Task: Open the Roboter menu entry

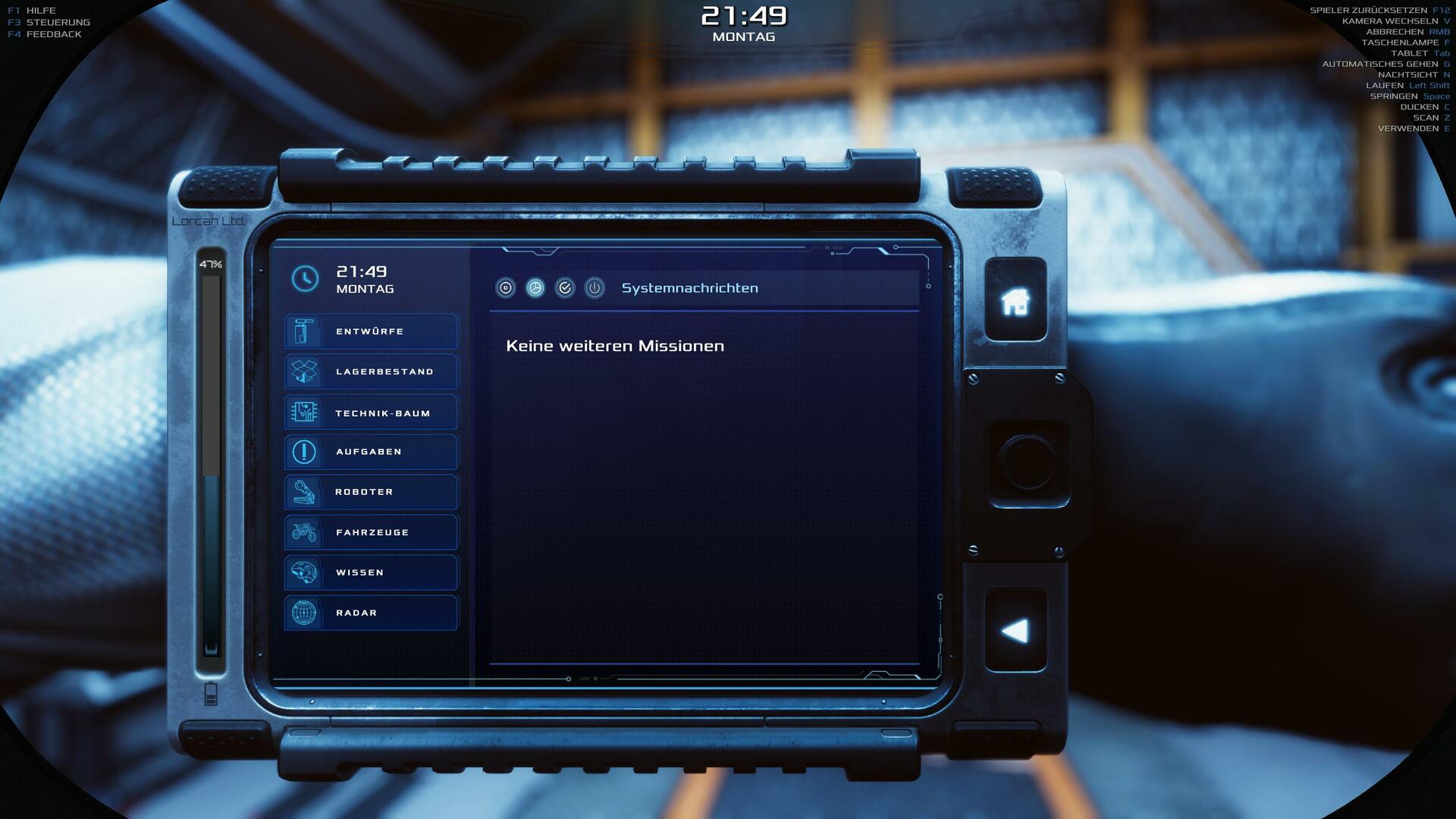Action: (x=371, y=492)
